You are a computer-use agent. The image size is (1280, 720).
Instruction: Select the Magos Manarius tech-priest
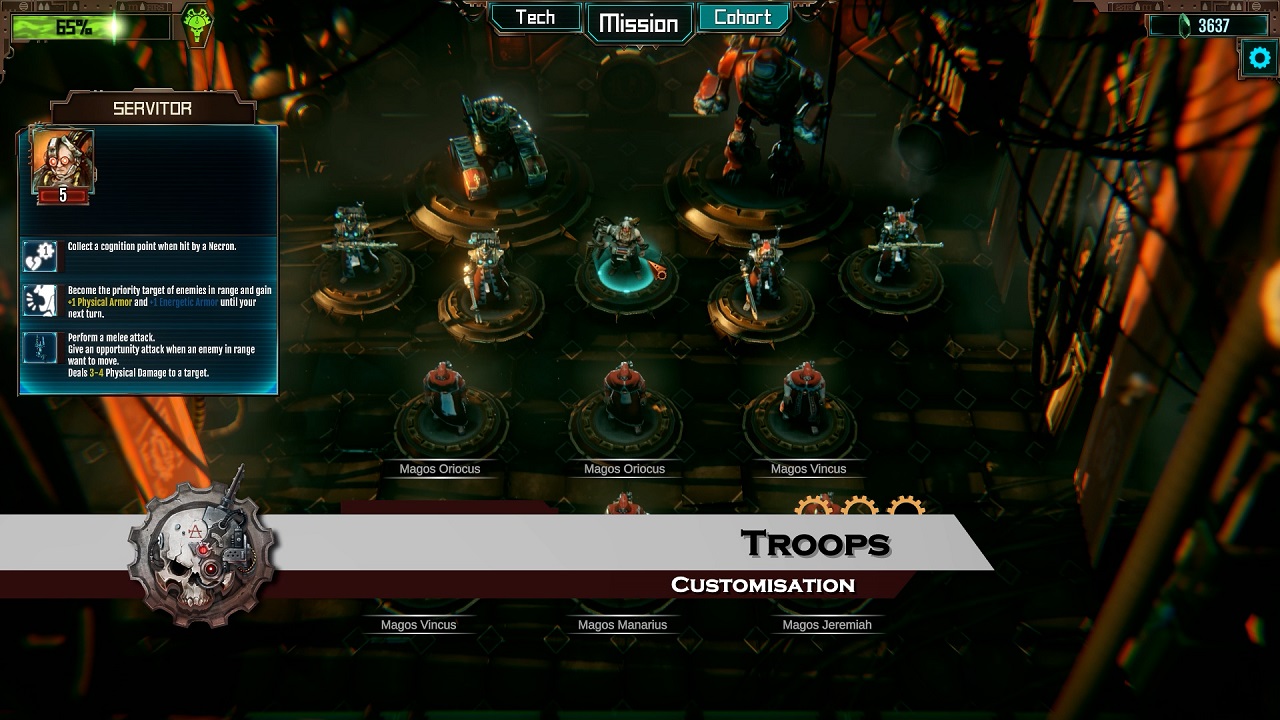(x=622, y=624)
